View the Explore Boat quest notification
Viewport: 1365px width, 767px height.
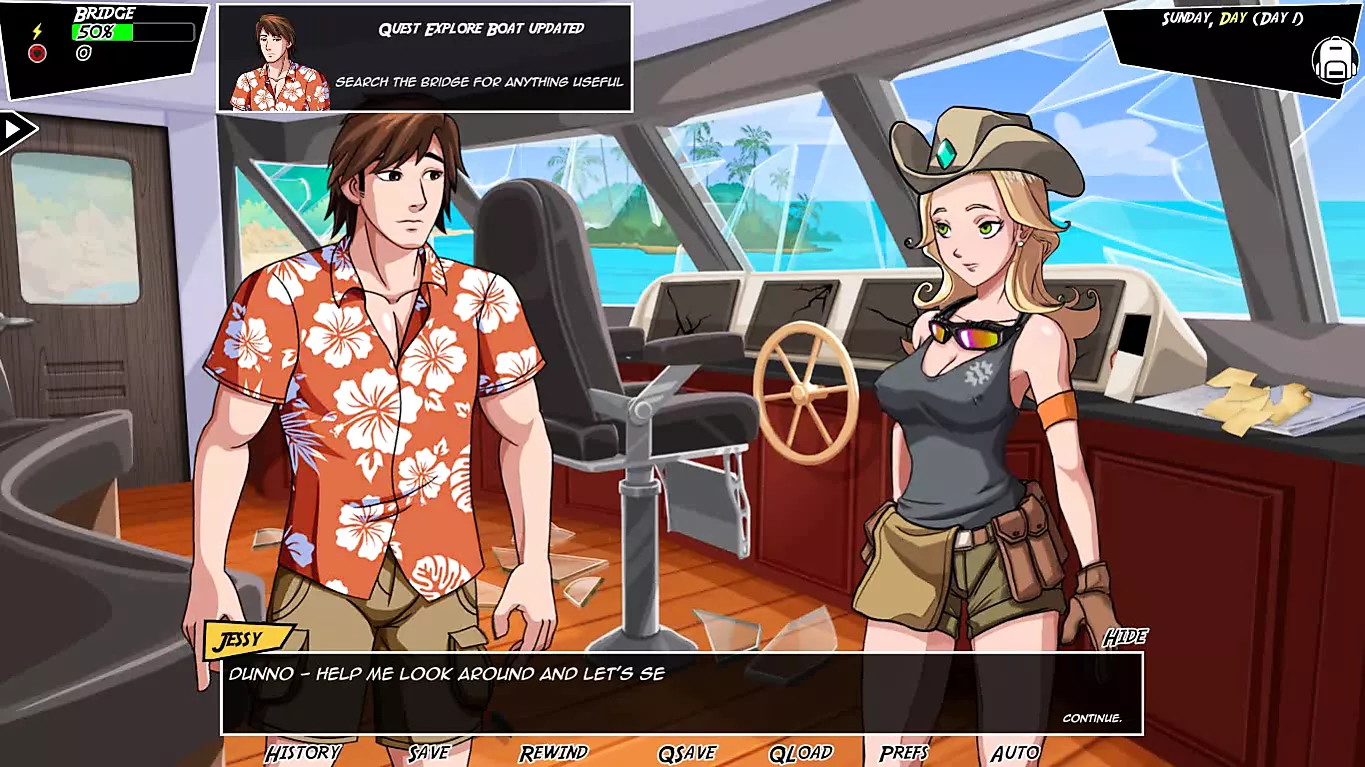tap(425, 57)
